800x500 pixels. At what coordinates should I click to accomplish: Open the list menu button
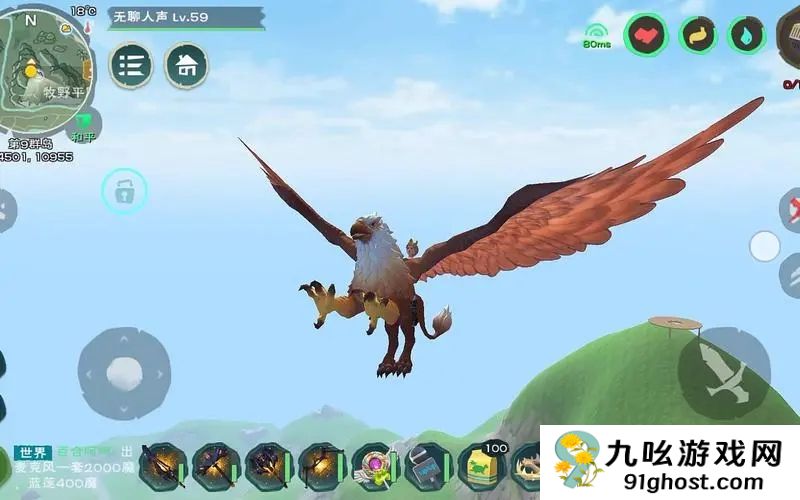(x=131, y=65)
